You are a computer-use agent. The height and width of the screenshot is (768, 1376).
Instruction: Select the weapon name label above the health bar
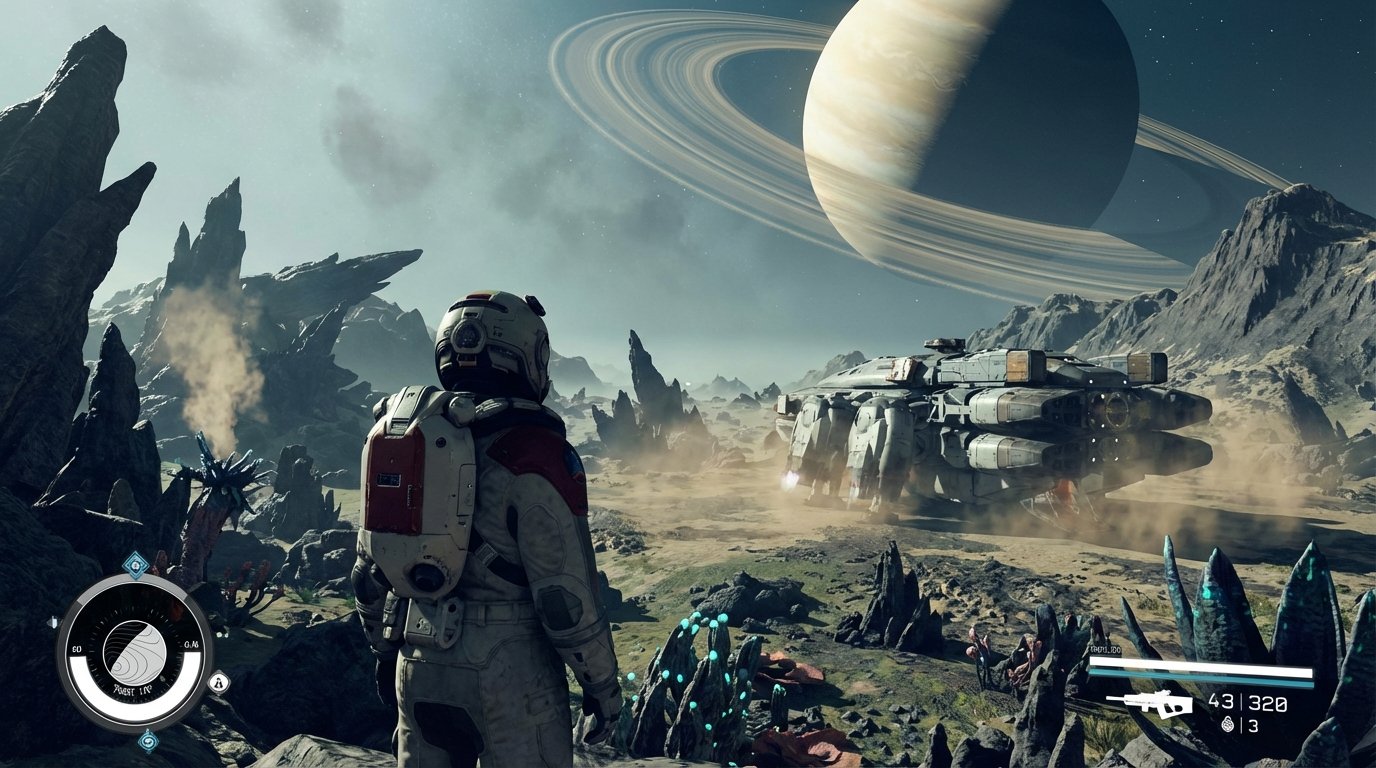1104,649
